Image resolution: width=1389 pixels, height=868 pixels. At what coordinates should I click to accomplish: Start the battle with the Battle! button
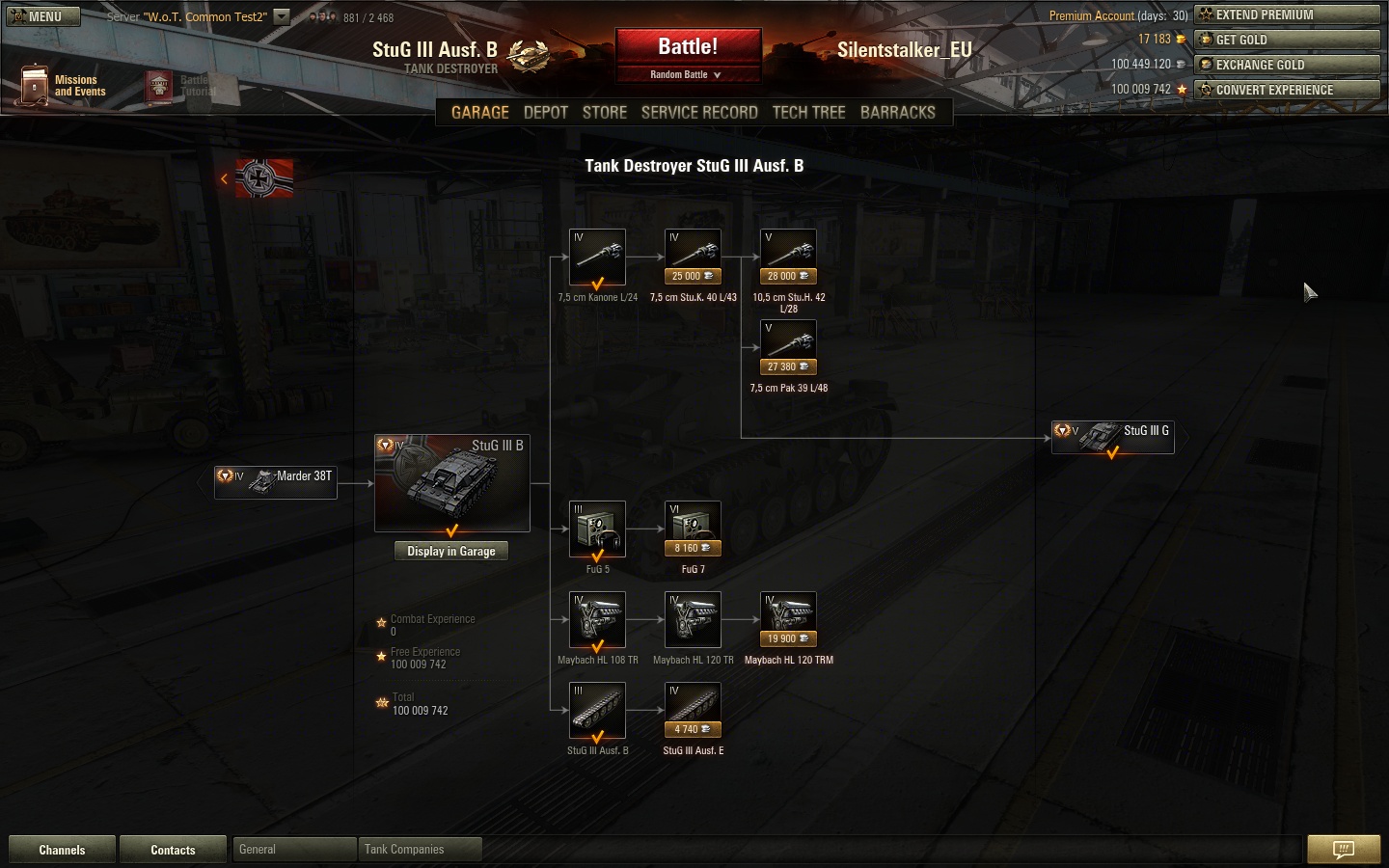[x=688, y=47]
